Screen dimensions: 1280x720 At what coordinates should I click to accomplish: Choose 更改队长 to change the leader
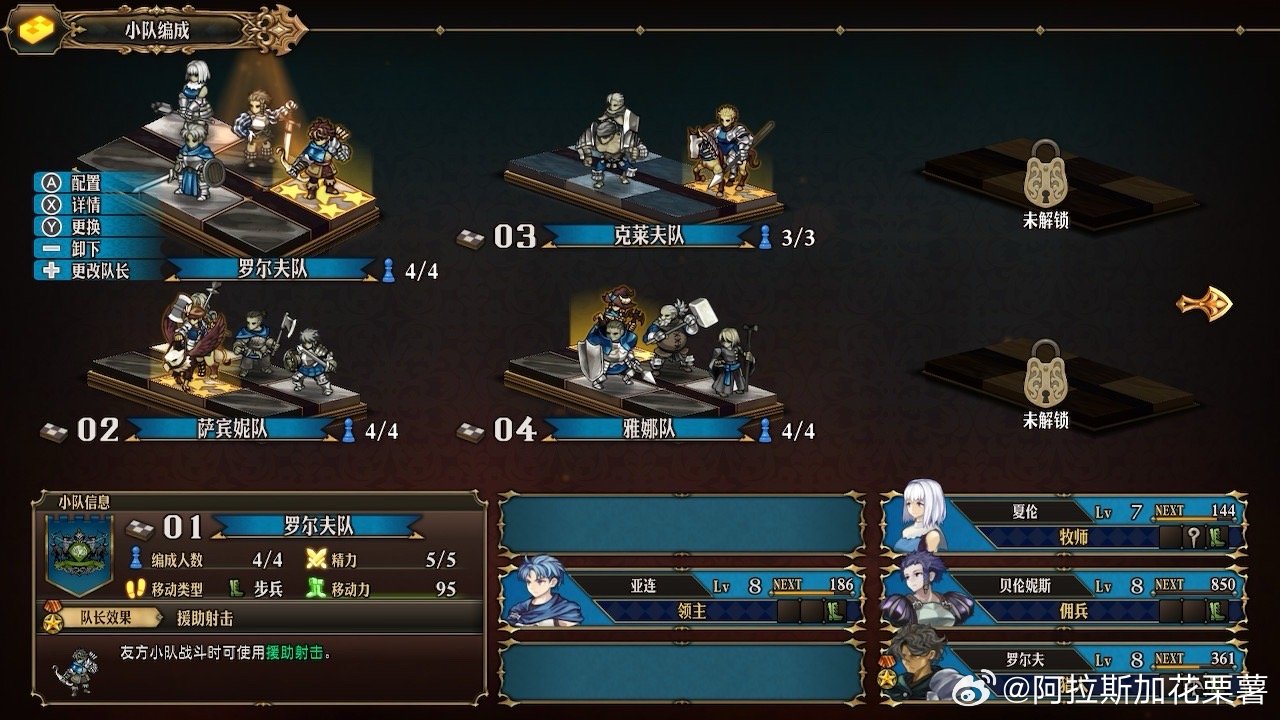tap(98, 271)
